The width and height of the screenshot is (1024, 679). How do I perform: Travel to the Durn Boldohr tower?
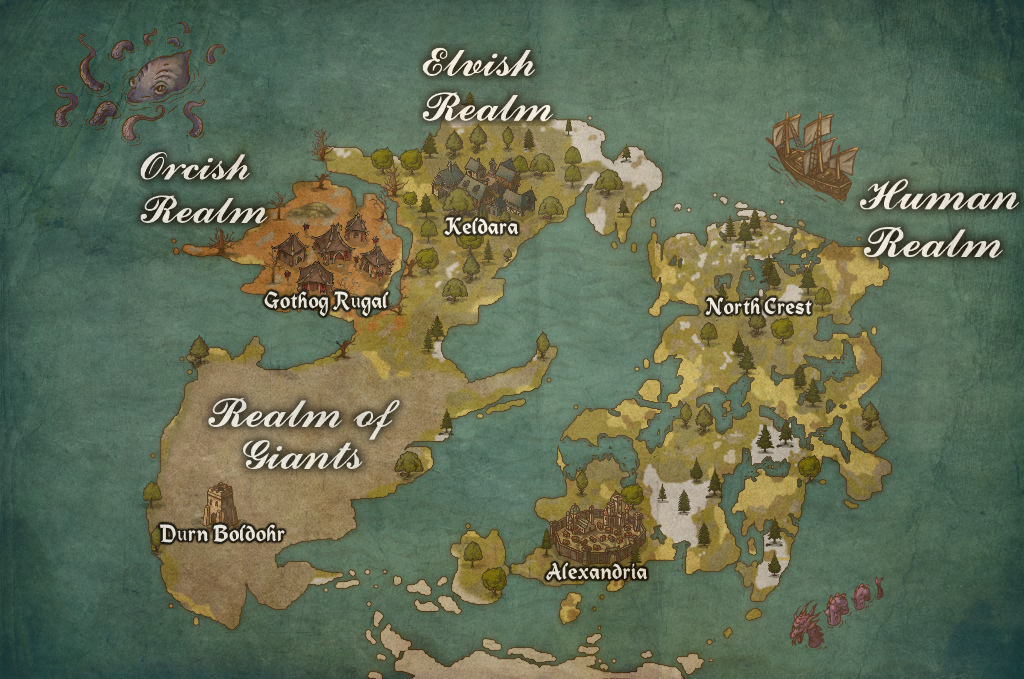pyautogui.click(x=221, y=504)
